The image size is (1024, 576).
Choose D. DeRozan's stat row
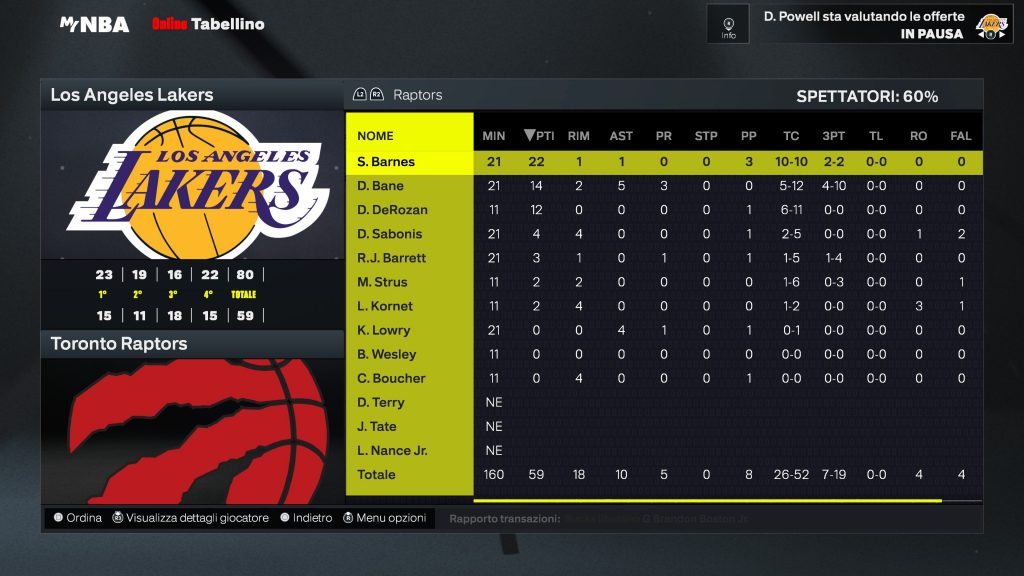(392, 210)
